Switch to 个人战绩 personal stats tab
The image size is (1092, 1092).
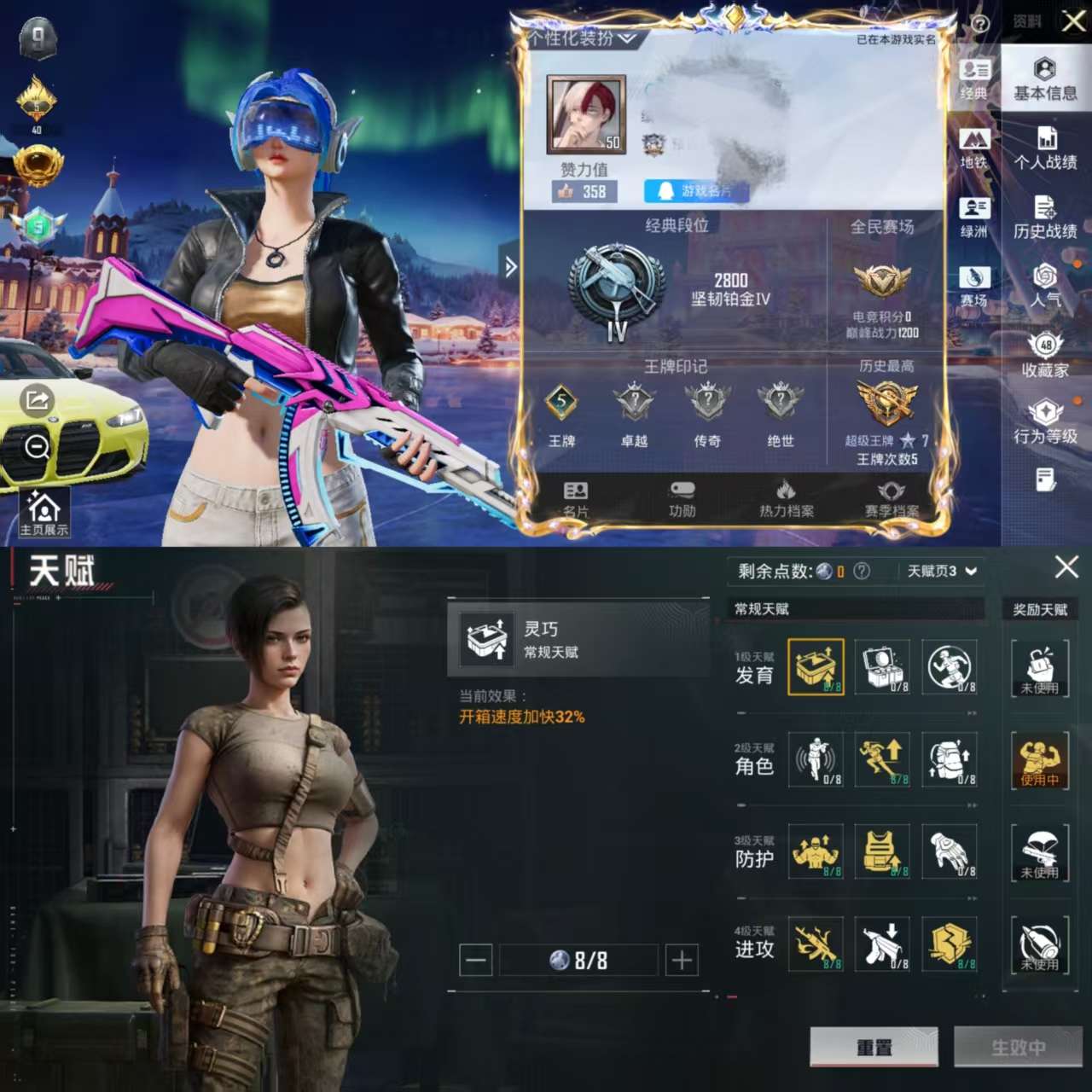(1045, 148)
